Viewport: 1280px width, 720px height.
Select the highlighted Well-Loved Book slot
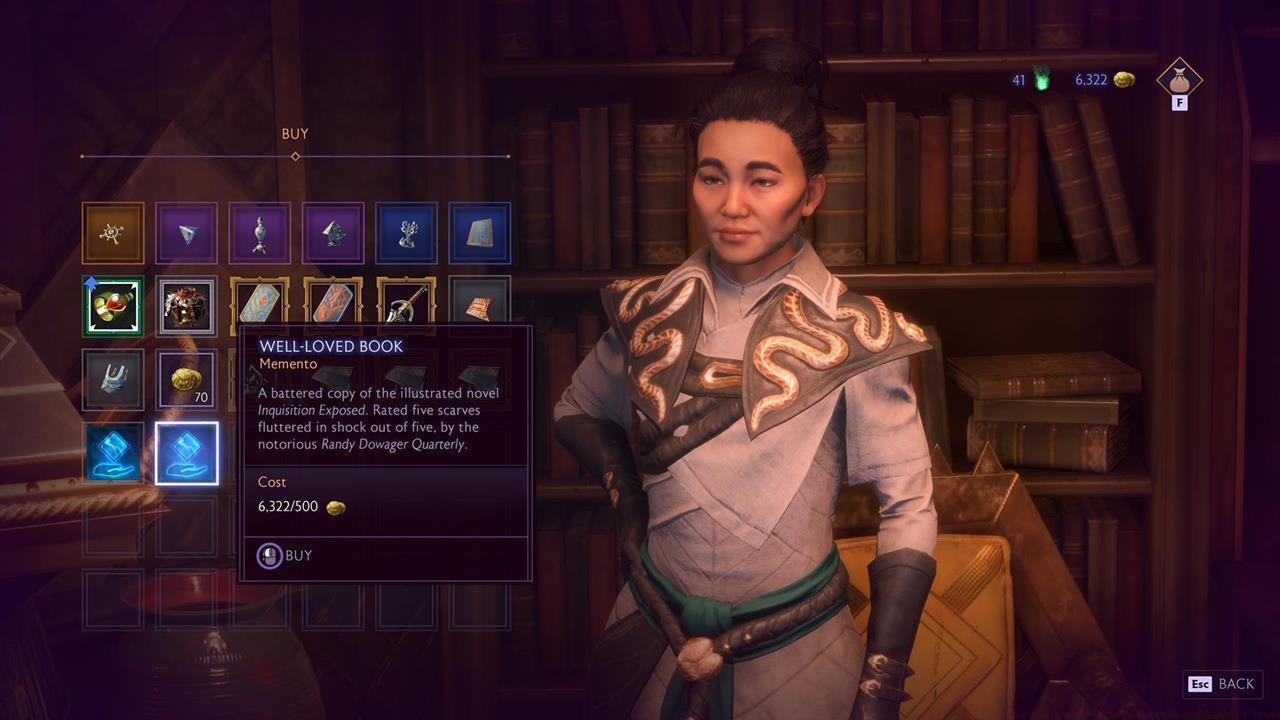tap(186, 452)
